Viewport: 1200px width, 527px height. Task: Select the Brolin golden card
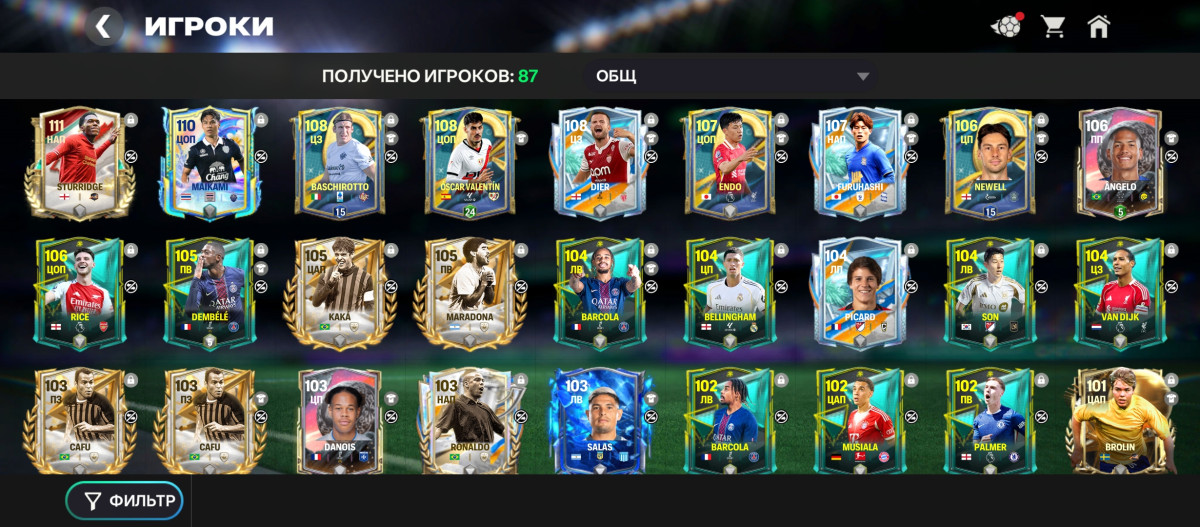click(1119, 422)
